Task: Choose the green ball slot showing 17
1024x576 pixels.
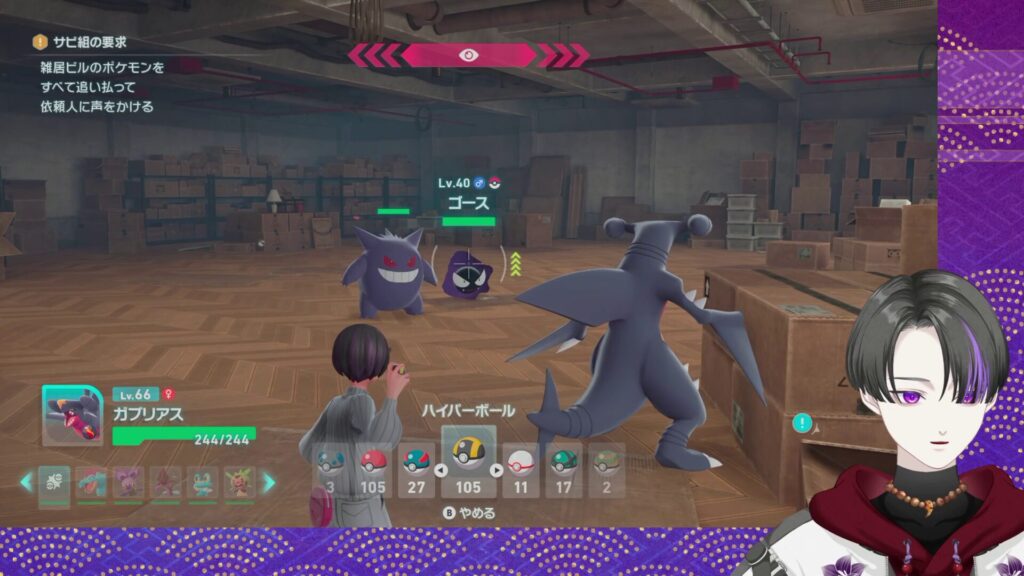Action: tap(563, 469)
